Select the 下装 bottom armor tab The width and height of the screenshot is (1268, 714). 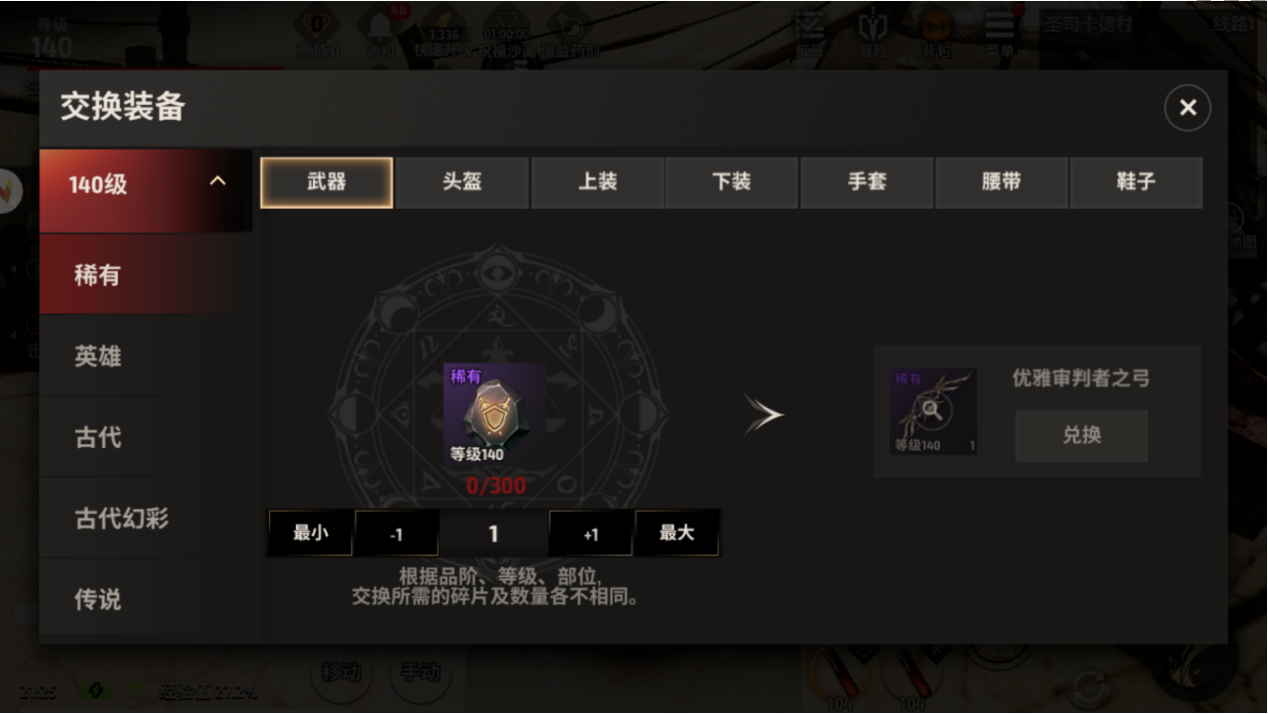731,182
